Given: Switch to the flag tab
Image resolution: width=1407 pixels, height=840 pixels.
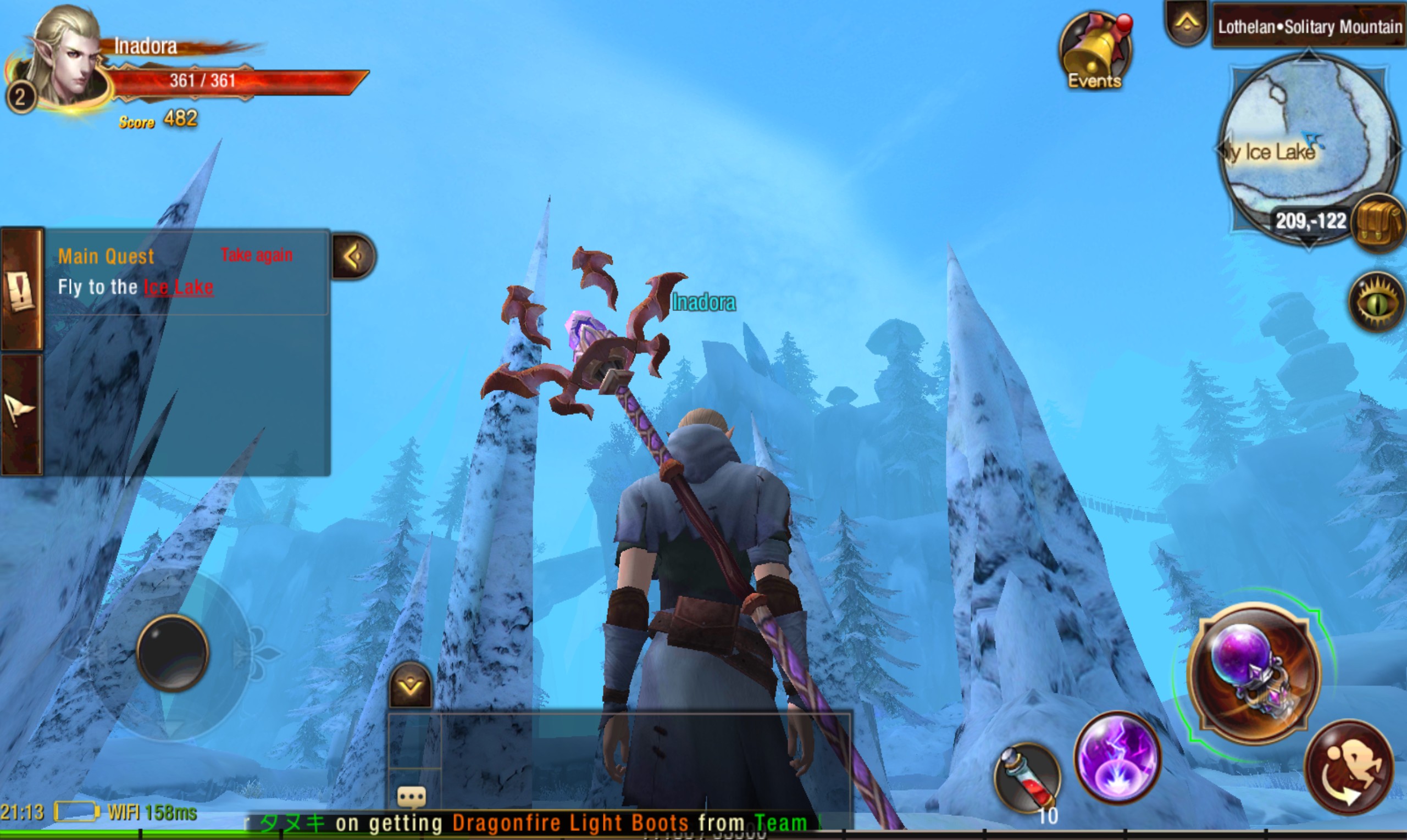Looking at the screenshot, I should [x=21, y=413].
